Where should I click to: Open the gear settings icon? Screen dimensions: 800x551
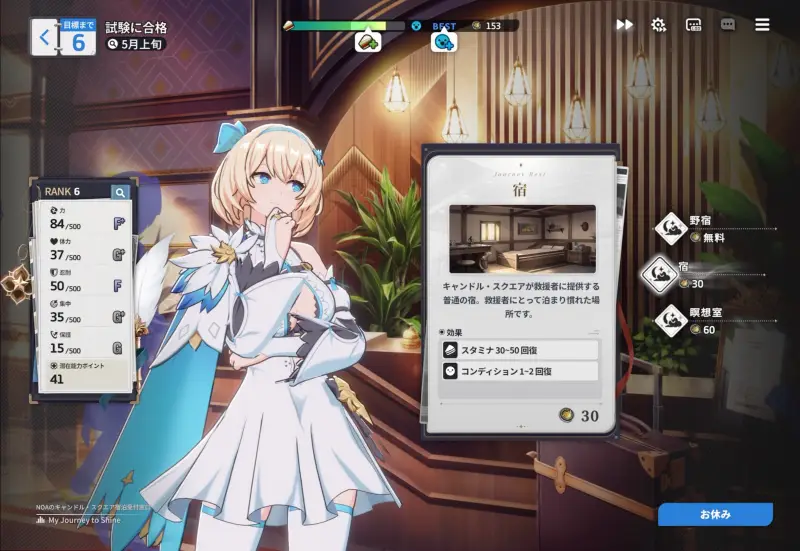pyautogui.click(x=658, y=25)
